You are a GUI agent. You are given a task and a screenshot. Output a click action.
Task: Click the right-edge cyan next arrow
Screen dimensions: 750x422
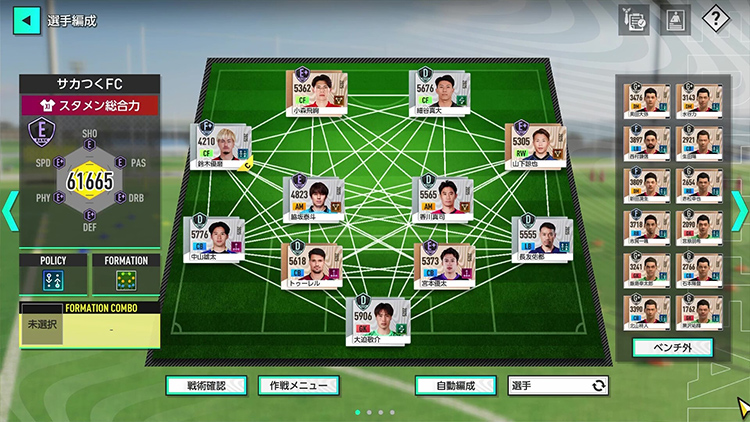(740, 210)
